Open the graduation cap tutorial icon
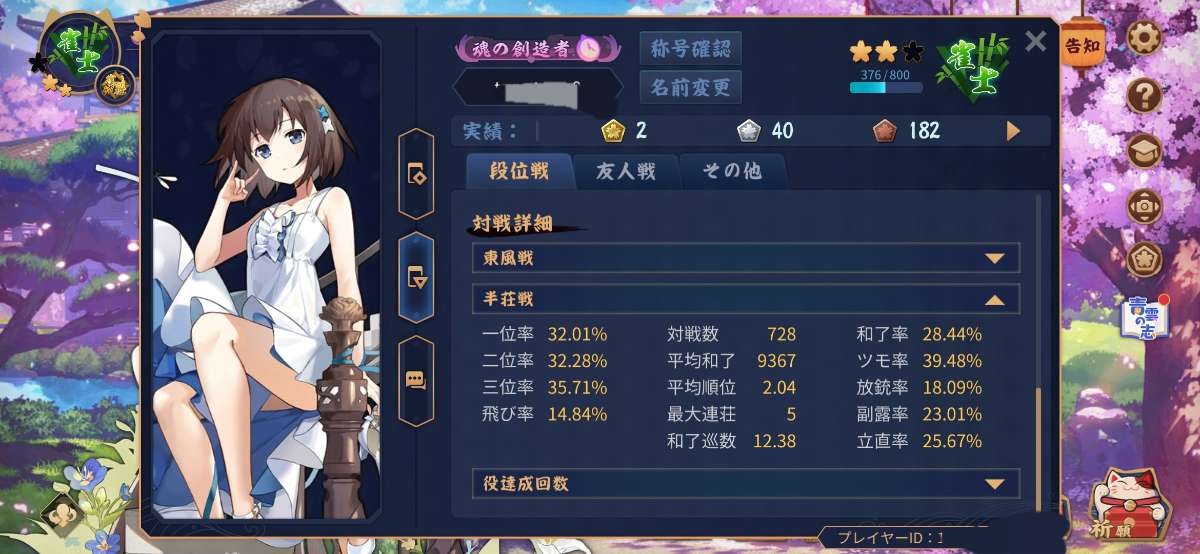Viewport: 1200px width, 554px height. (1144, 151)
